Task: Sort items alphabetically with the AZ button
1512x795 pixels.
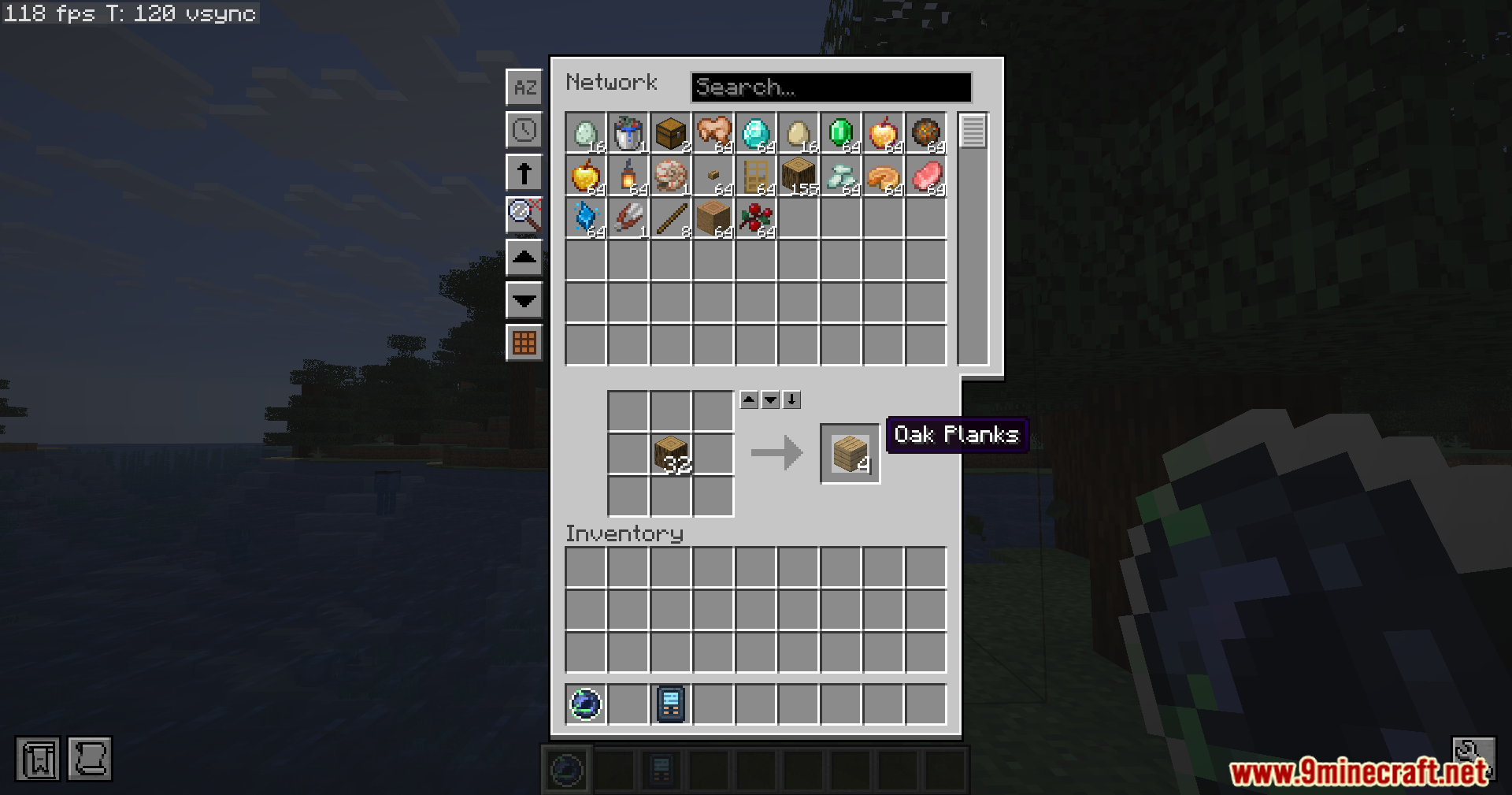Action: point(524,87)
